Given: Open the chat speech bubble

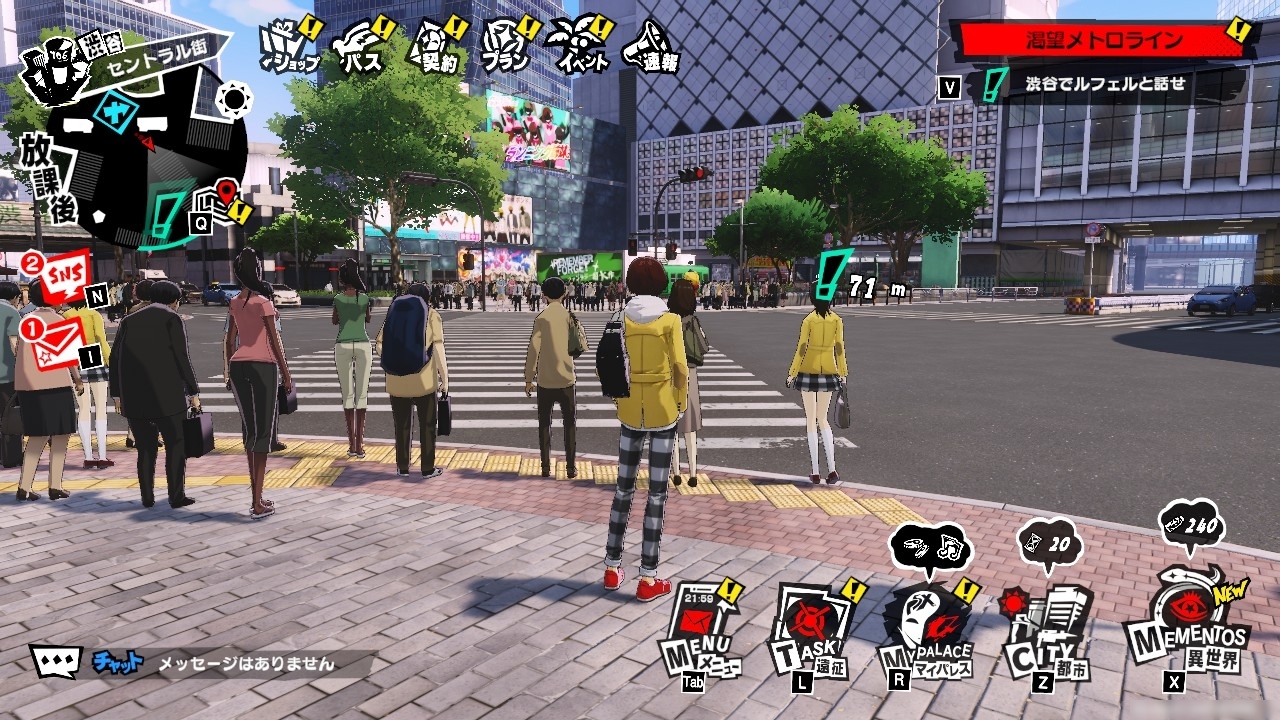Looking at the screenshot, I should click(x=54, y=661).
